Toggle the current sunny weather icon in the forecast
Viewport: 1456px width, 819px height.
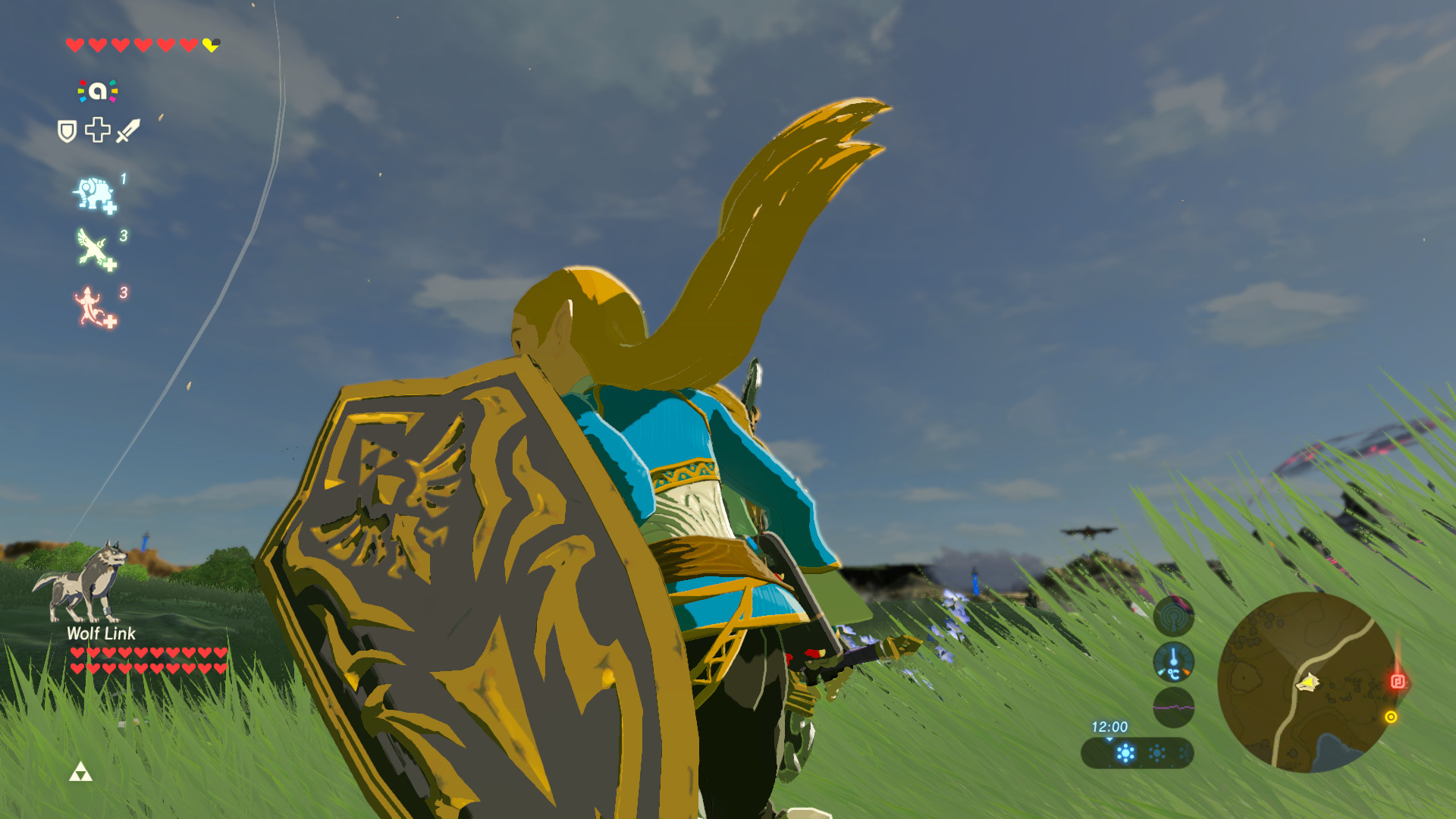point(1125,753)
